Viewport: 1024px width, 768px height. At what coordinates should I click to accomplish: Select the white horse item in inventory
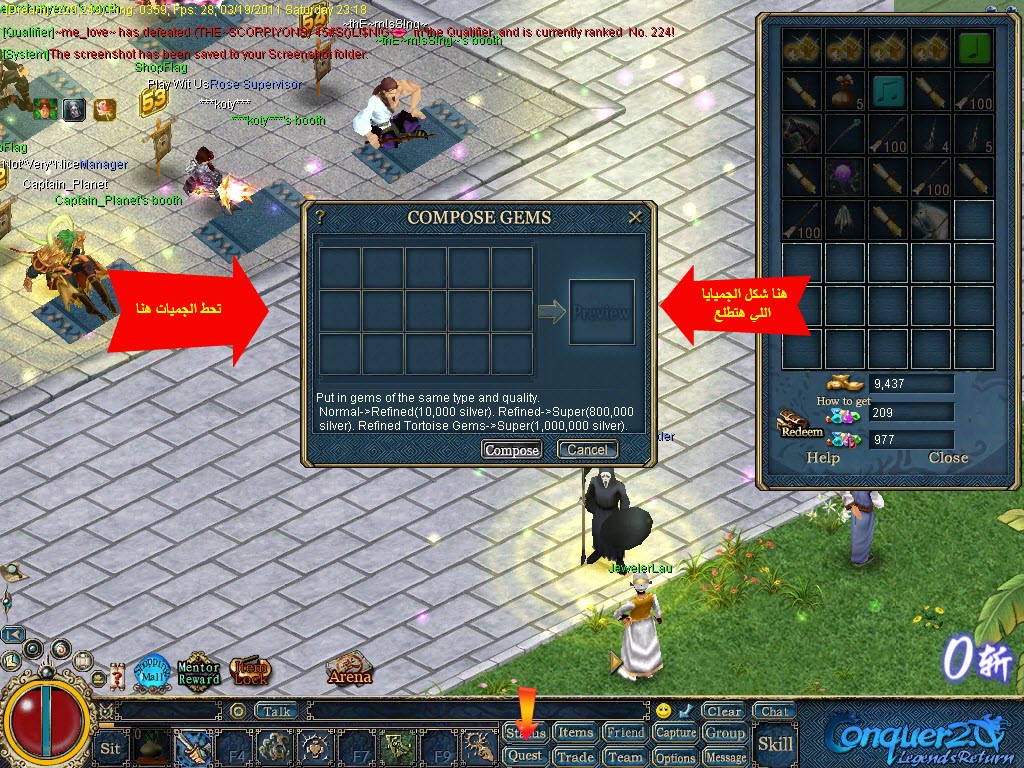point(932,220)
